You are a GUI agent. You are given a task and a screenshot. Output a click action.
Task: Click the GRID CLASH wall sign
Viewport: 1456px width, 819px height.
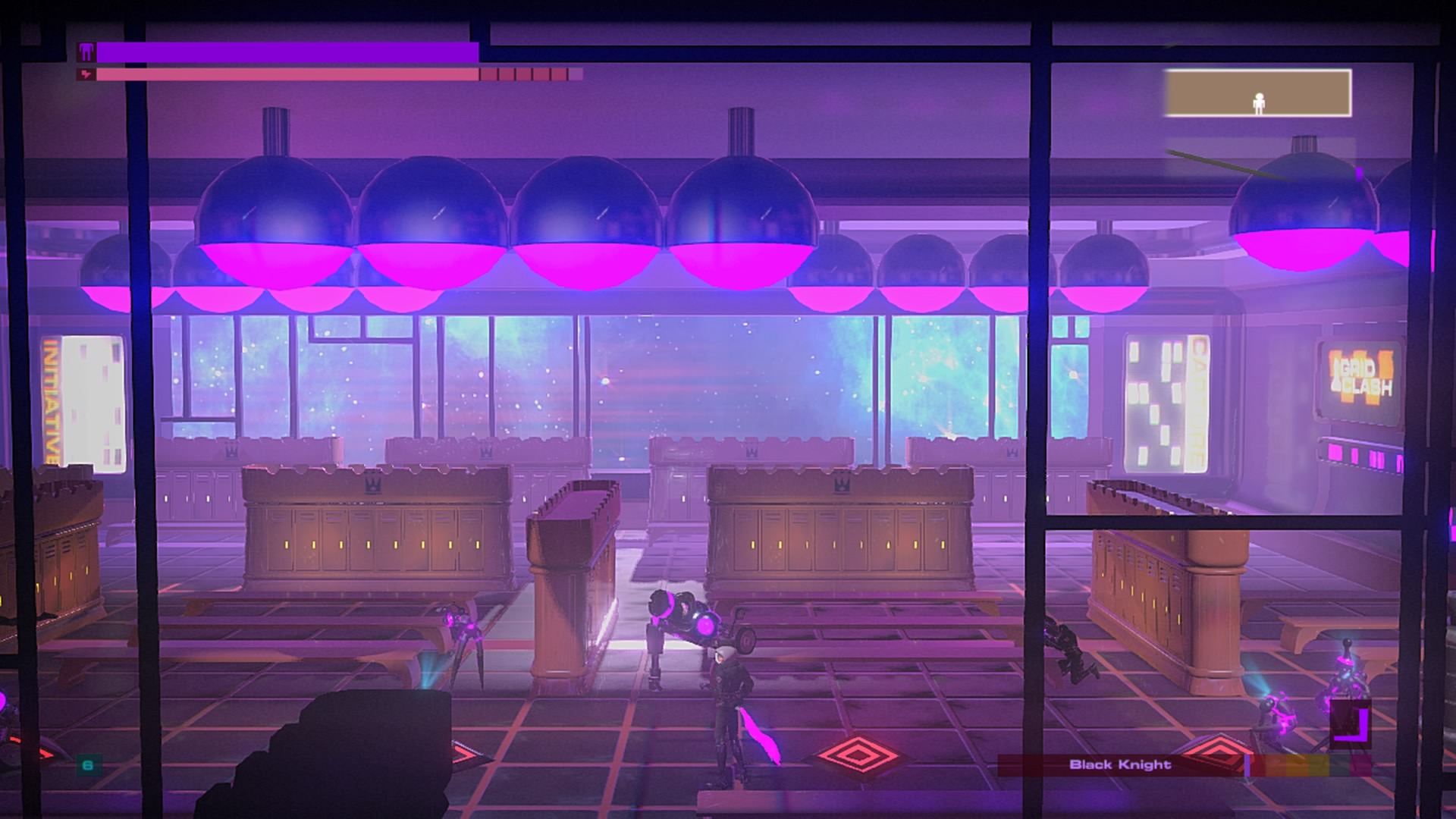click(1360, 376)
